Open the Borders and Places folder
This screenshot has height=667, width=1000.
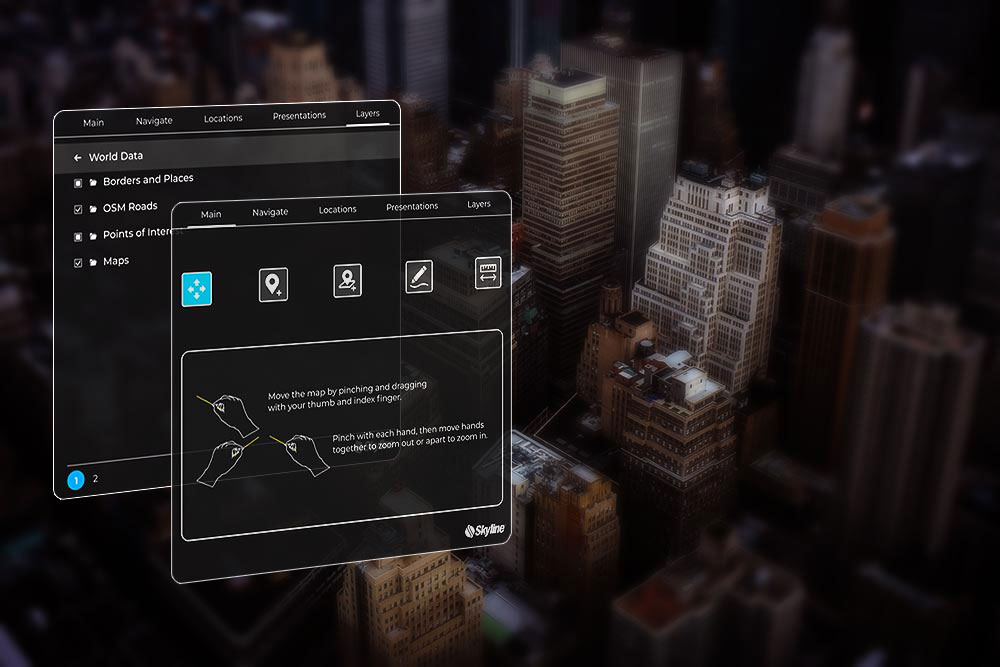pos(93,182)
